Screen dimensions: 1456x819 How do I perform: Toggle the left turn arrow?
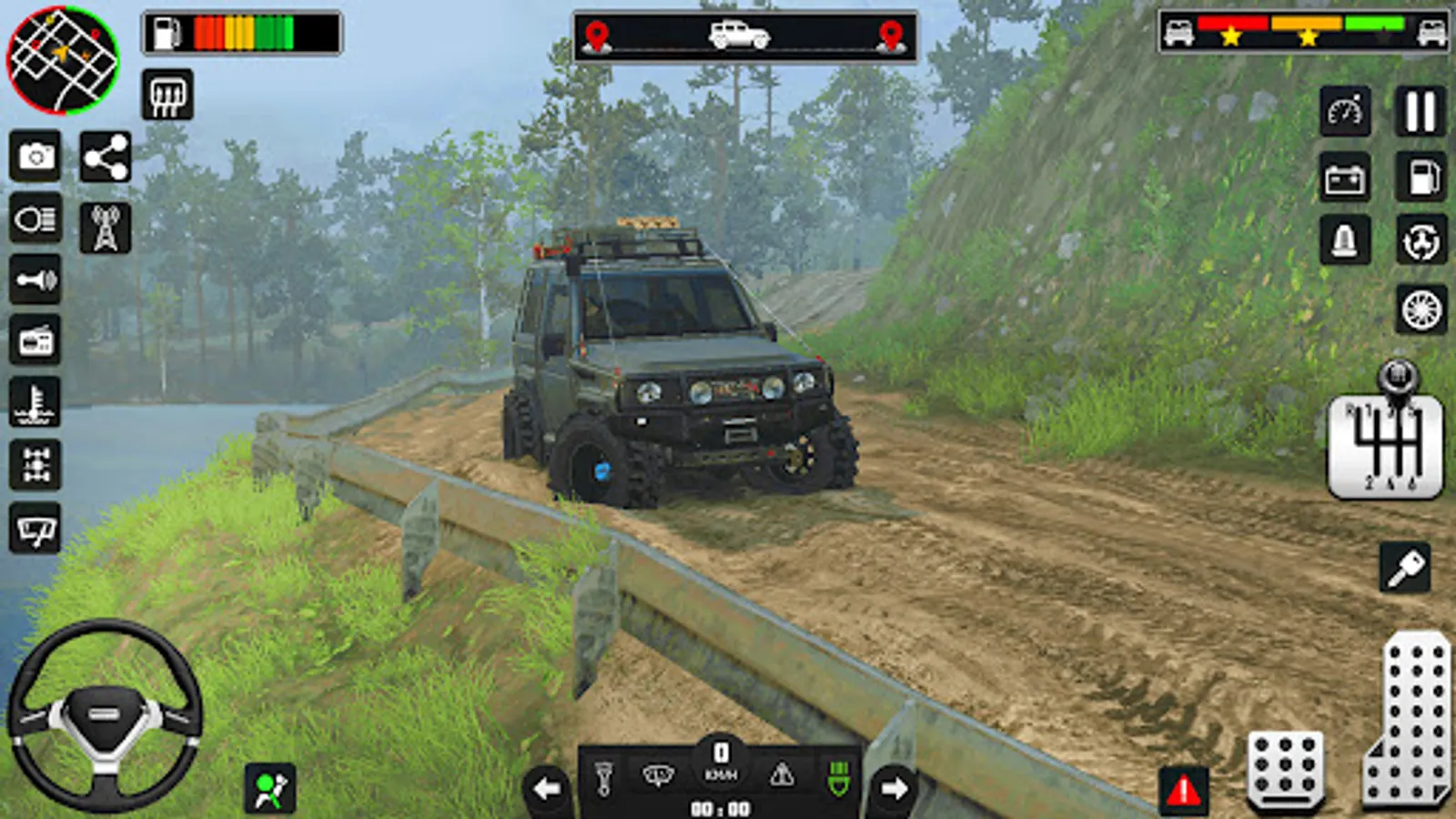coord(547,788)
